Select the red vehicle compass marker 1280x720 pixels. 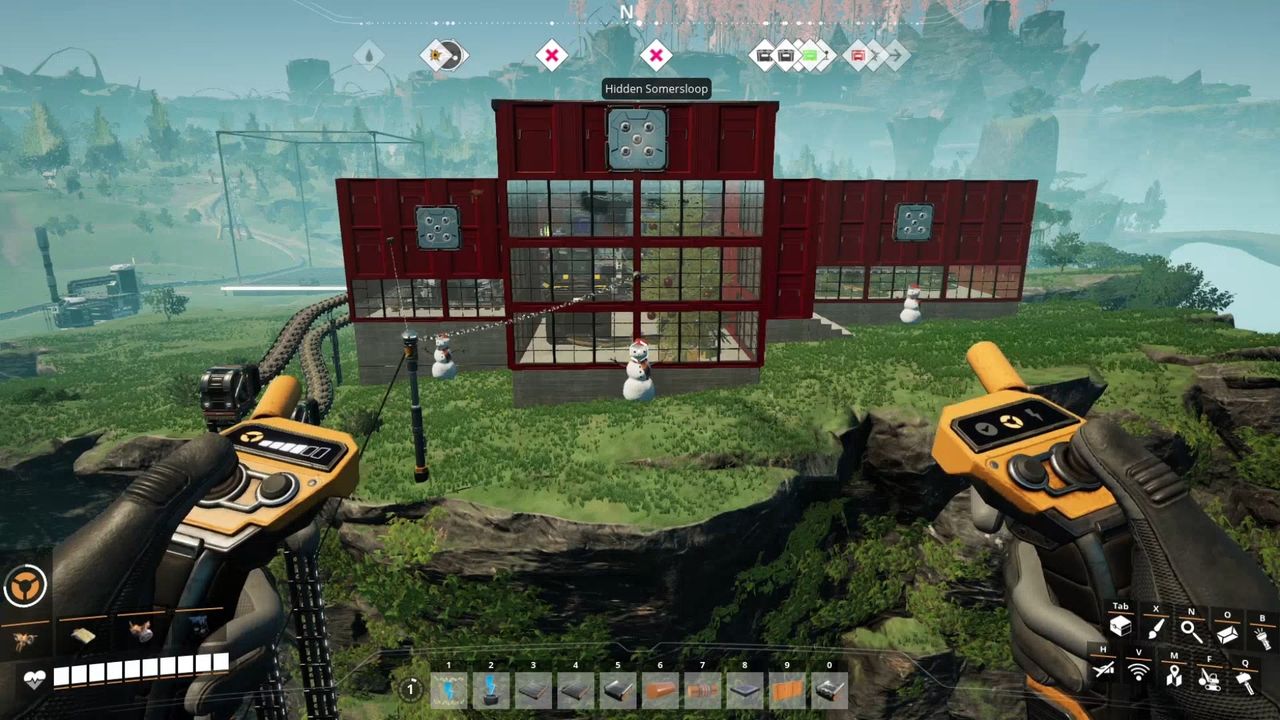pyautogui.click(x=858, y=55)
